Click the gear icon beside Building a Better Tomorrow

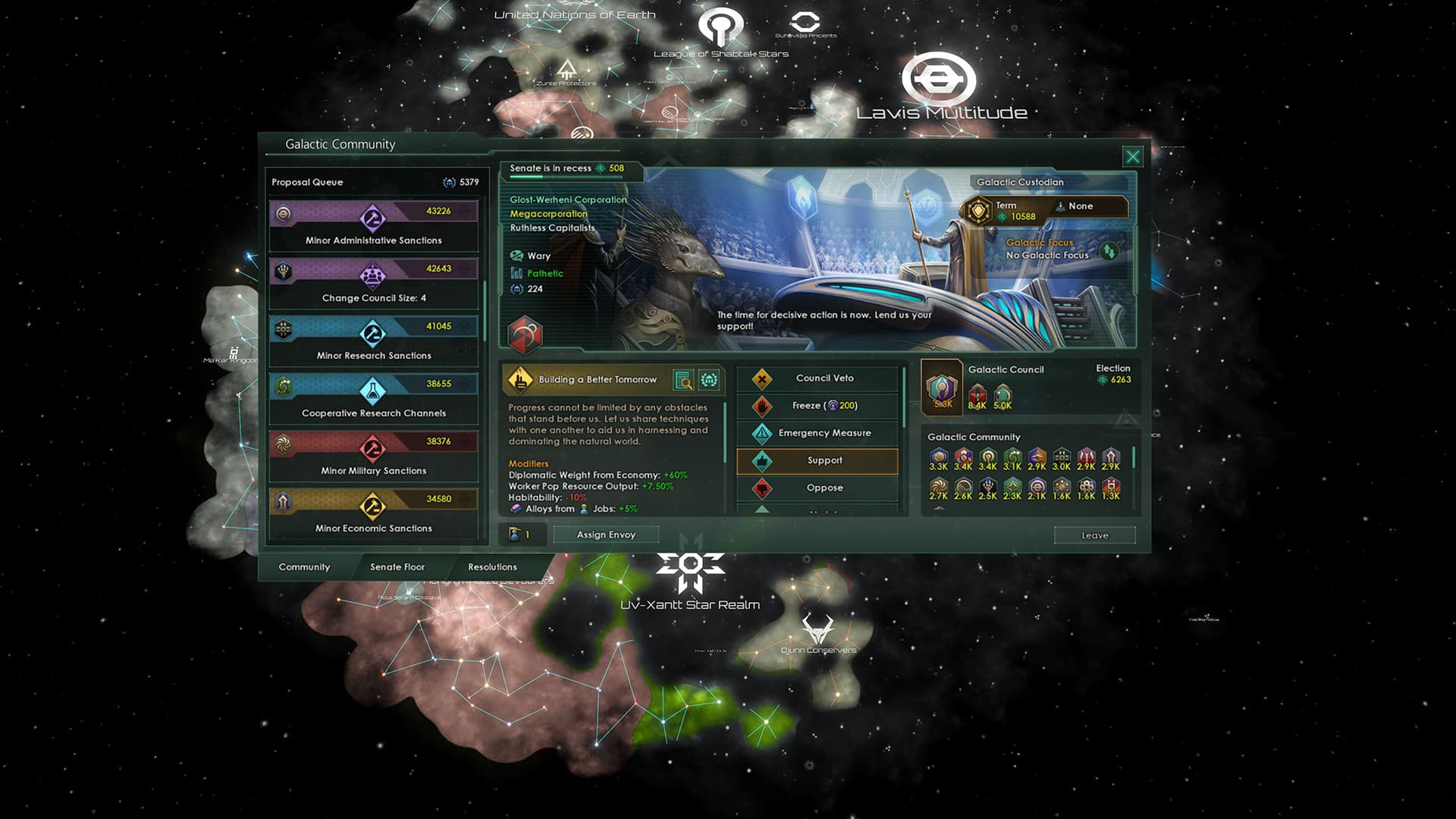coord(710,379)
